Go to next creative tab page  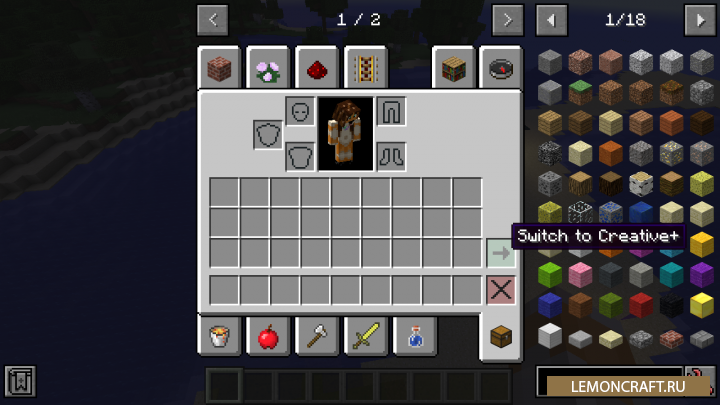coord(508,19)
